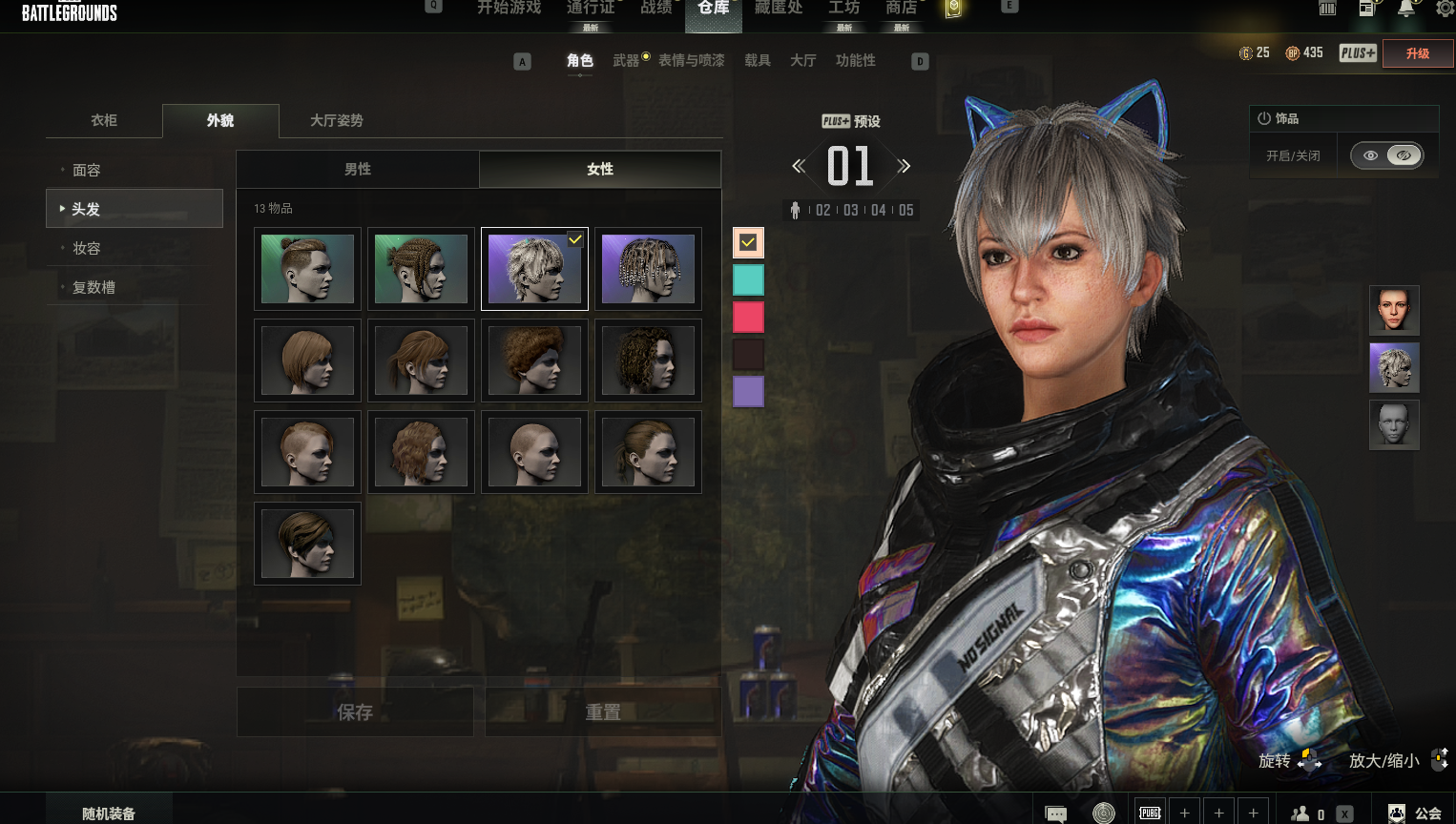Switch to the 男性 gender tab
Image resolution: width=1456 pixels, height=824 pixels.
click(x=358, y=169)
